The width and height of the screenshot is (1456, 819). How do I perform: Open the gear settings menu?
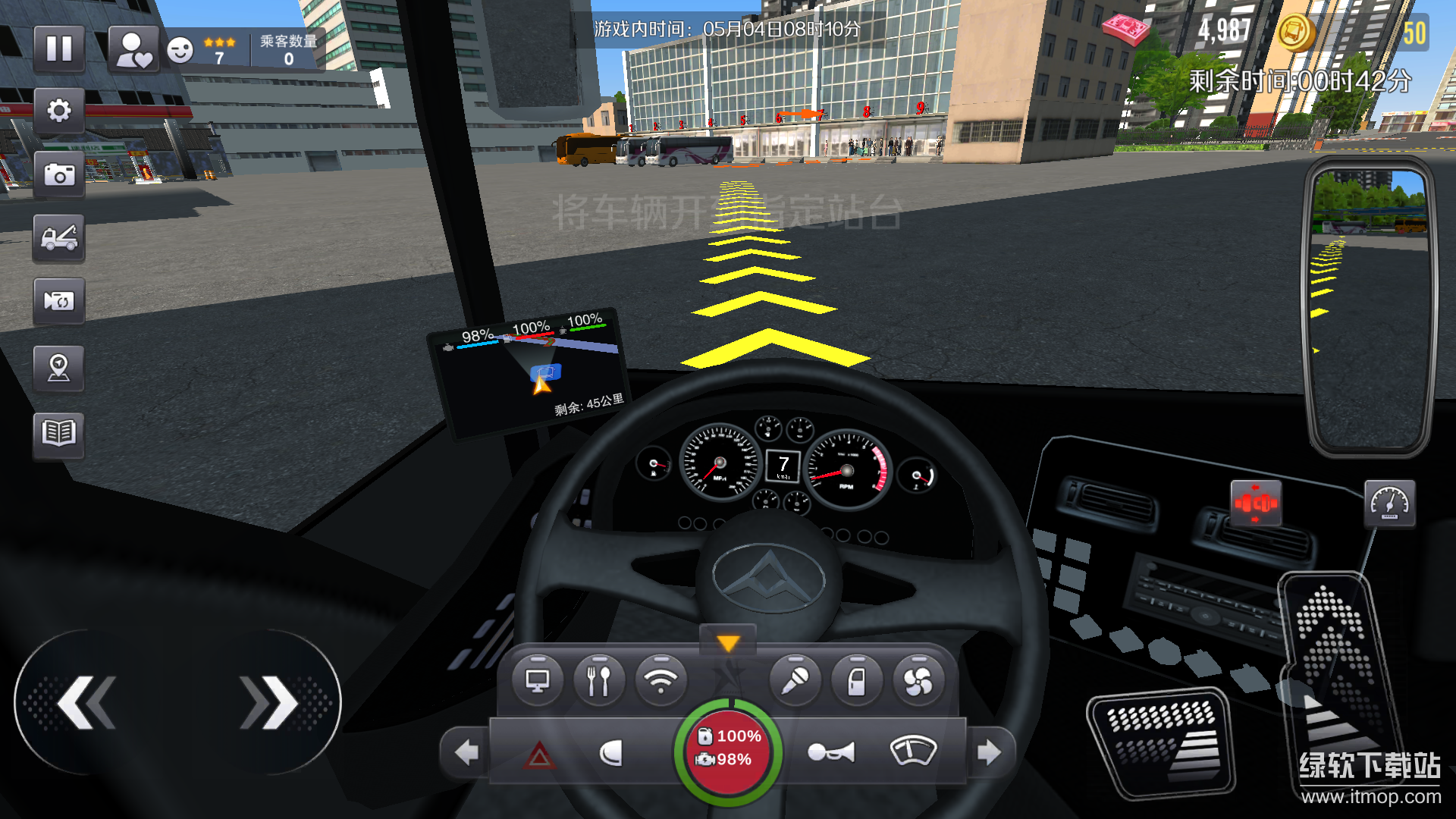pos(58,111)
